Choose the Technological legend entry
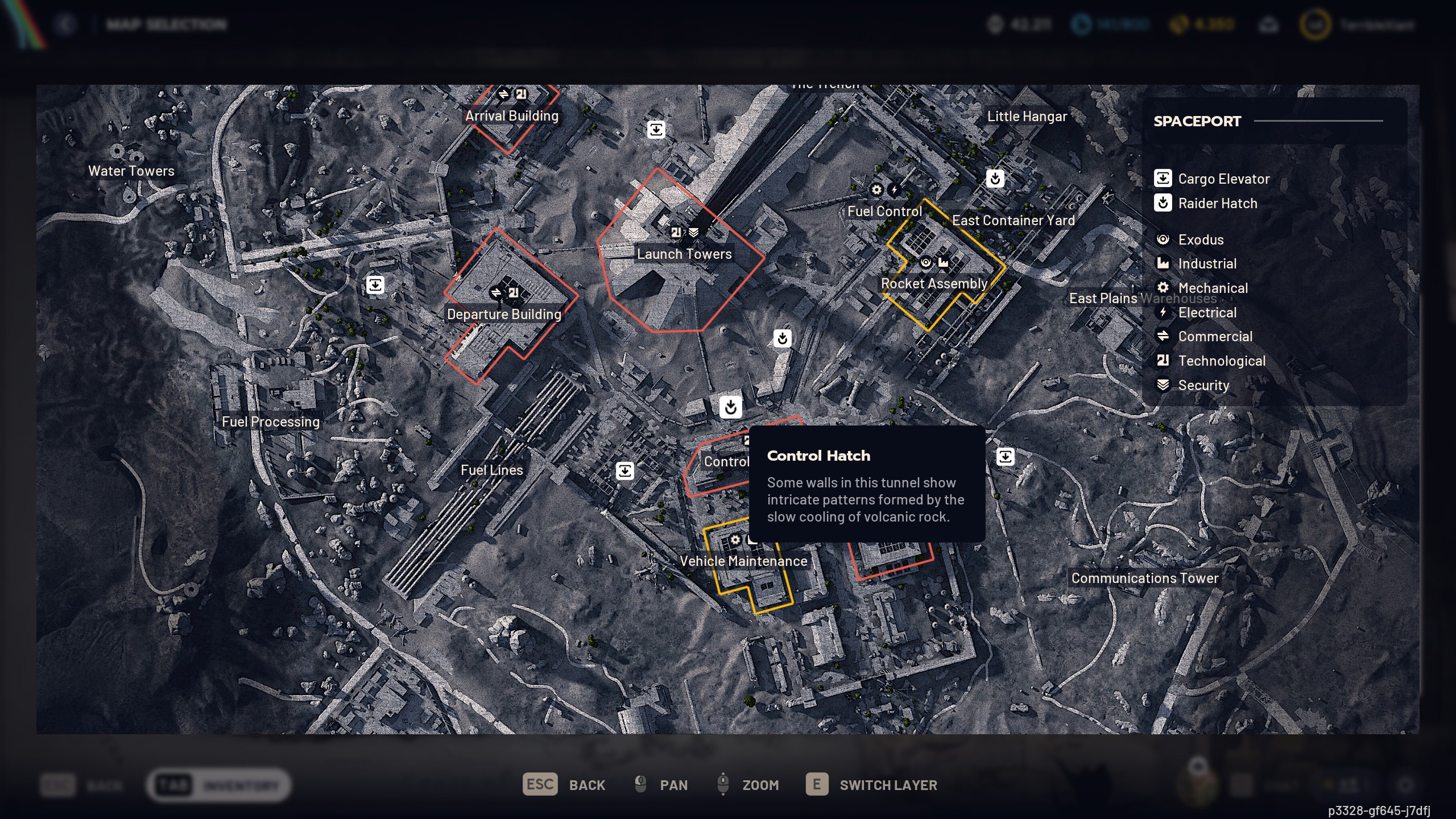Viewport: 1456px width, 819px height. [x=1221, y=361]
